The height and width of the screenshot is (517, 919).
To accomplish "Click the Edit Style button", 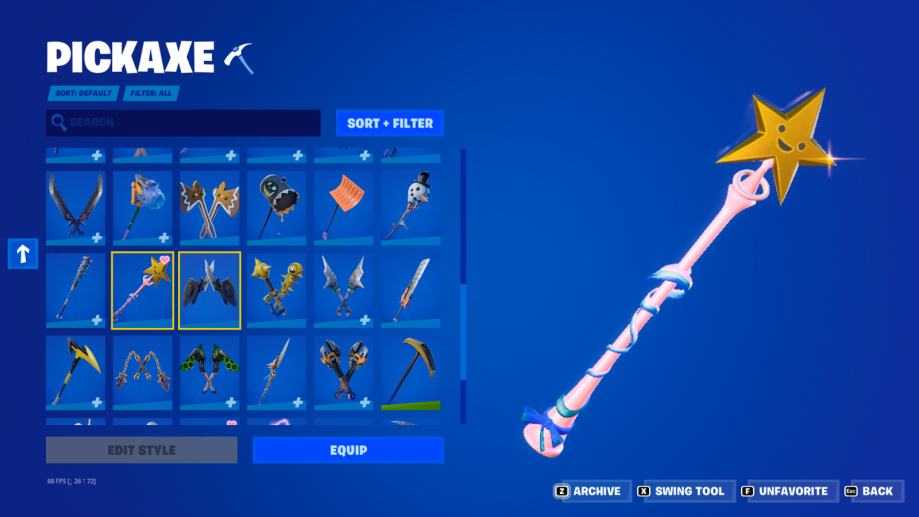I will [x=141, y=450].
